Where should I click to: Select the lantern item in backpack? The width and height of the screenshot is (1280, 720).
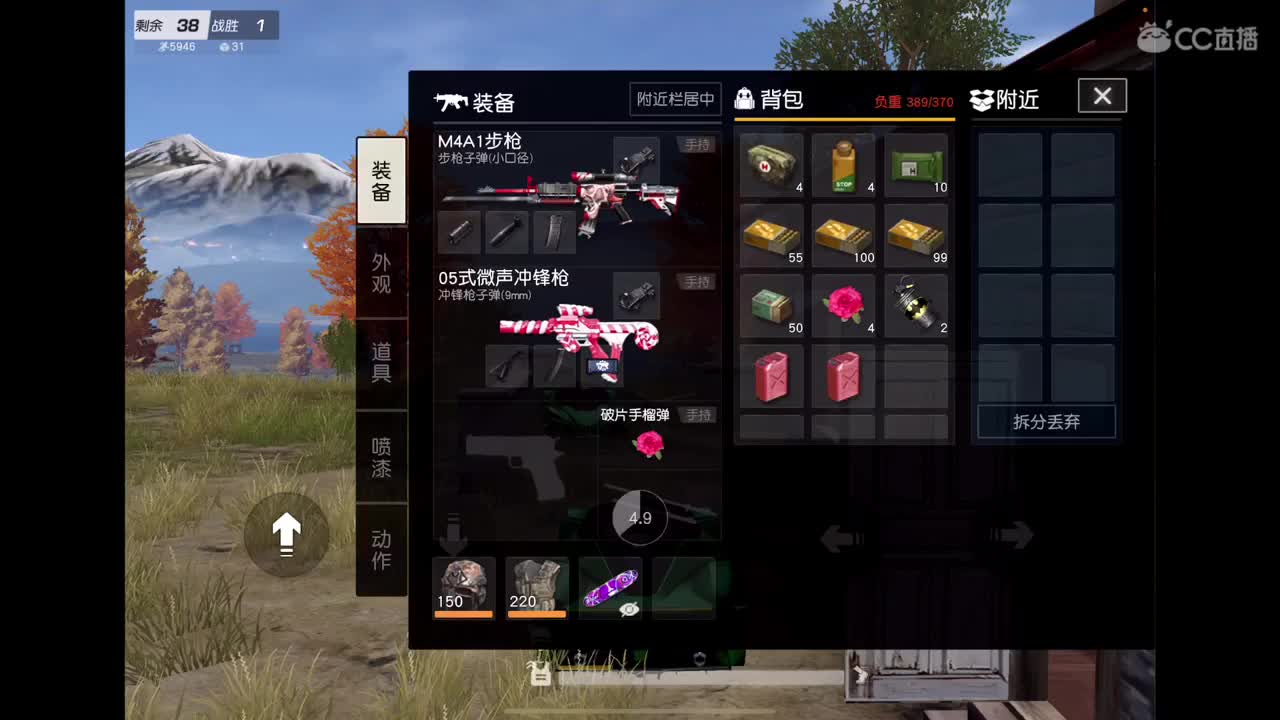(x=916, y=303)
